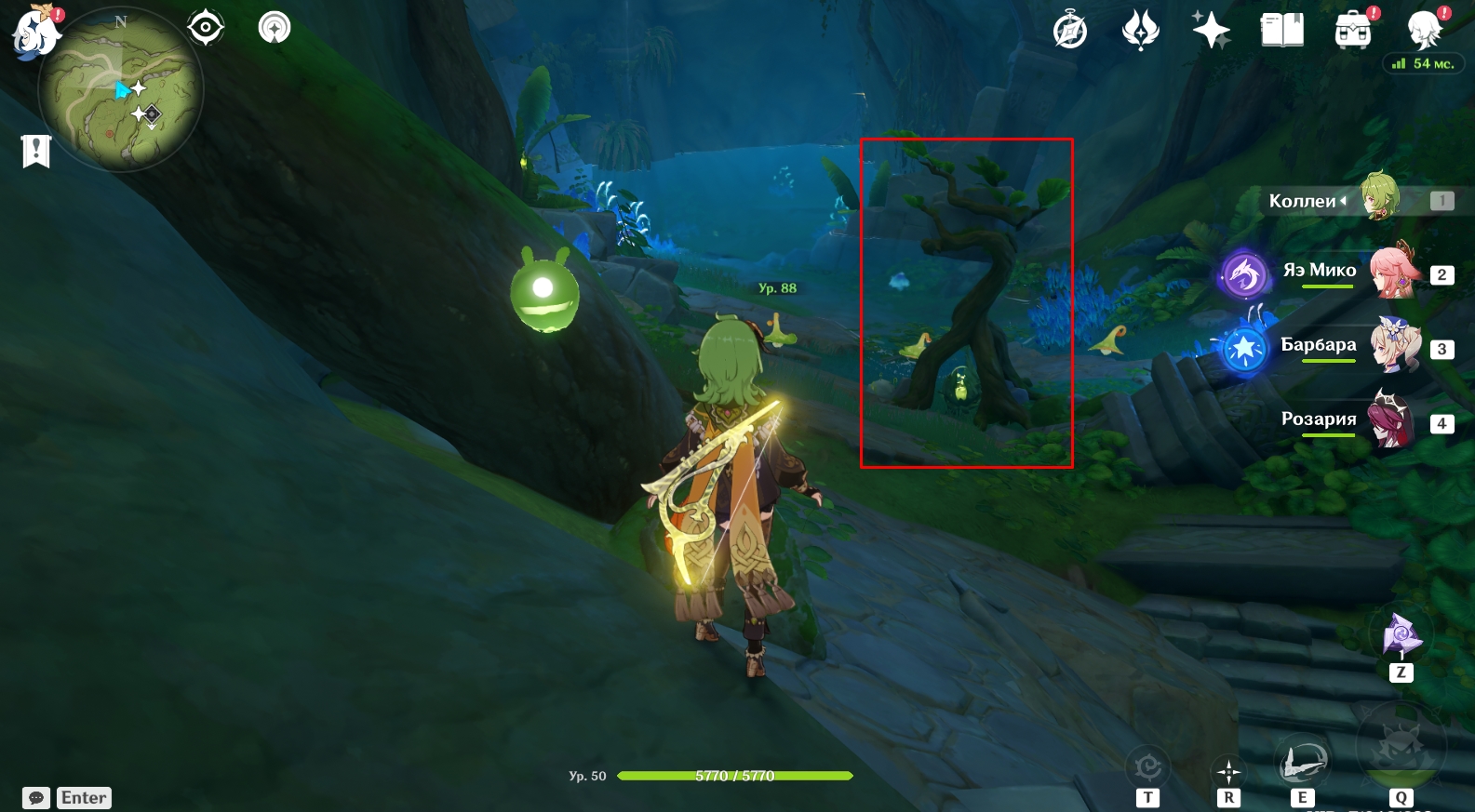This screenshot has width=1475, height=812.
Task: Open the circular minimap
Action: [120, 91]
